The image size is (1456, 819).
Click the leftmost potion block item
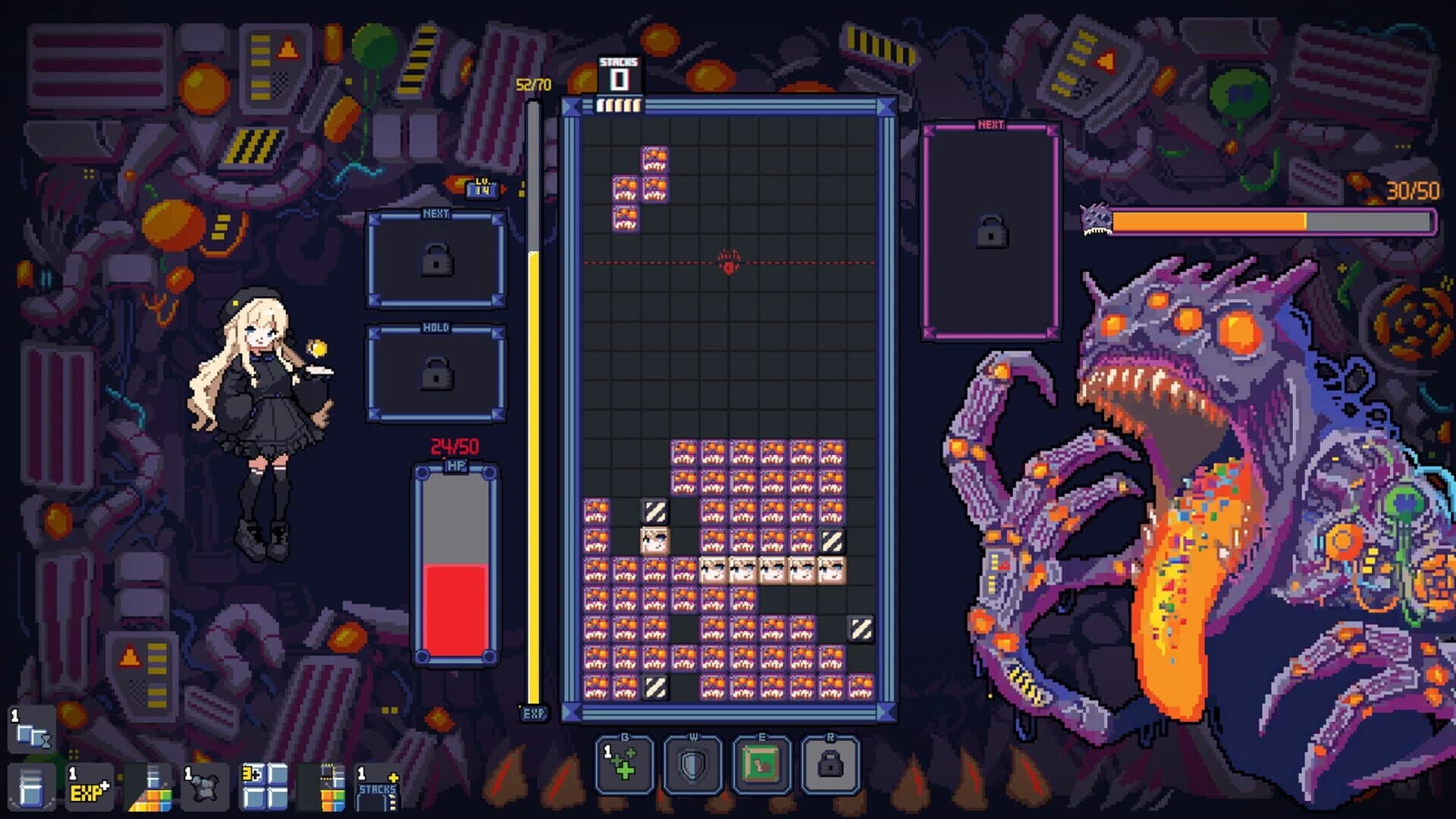30,789
